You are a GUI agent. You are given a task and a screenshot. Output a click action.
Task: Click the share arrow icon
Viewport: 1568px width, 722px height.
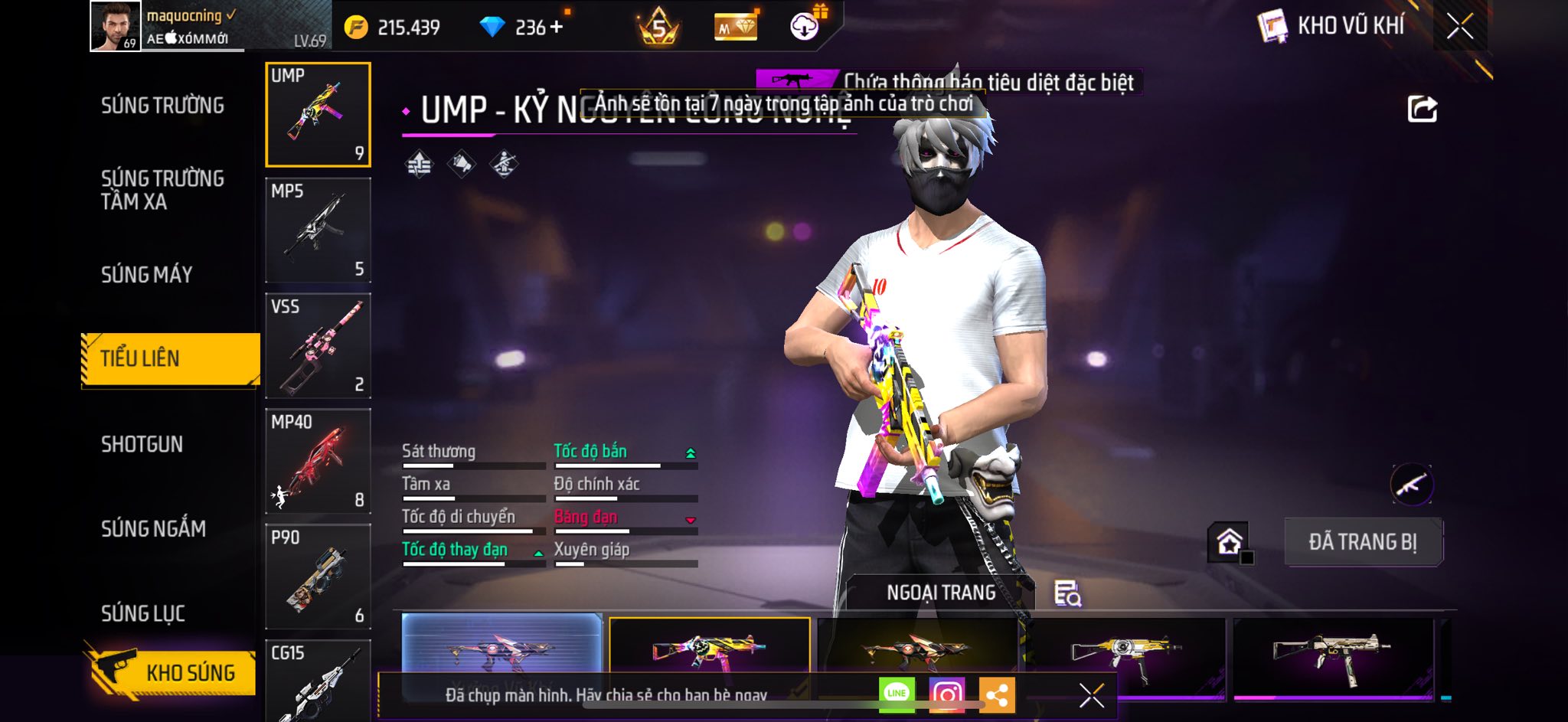(x=1422, y=109)
